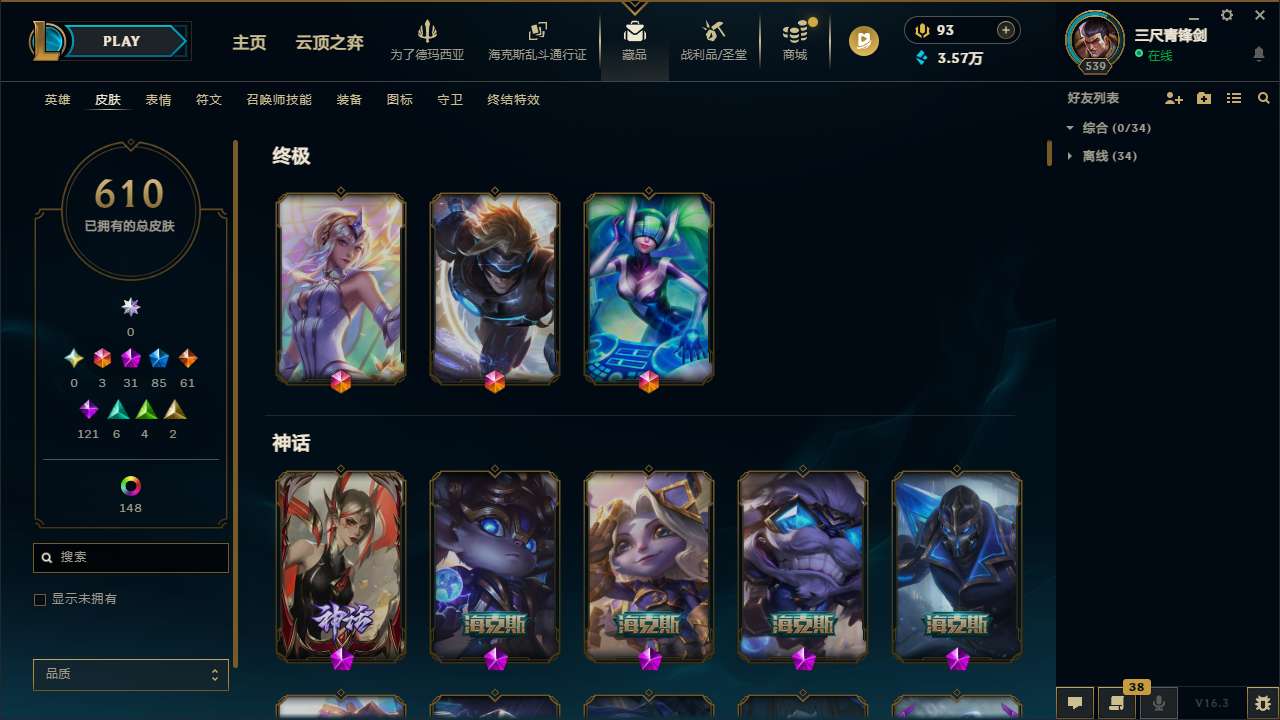Toggle the friend list view icon
Viewport: 1280px width, 720px height.
(x=1234, y=98)
